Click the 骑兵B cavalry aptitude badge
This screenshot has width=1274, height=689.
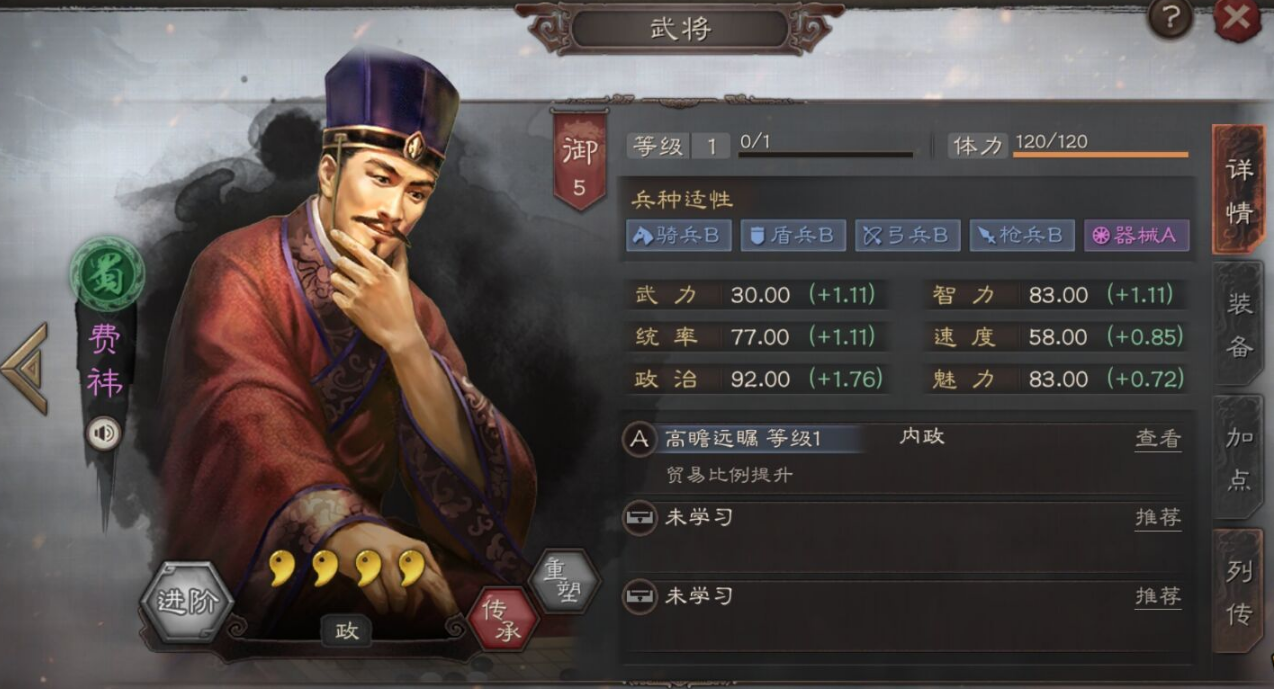coord(679,236)
